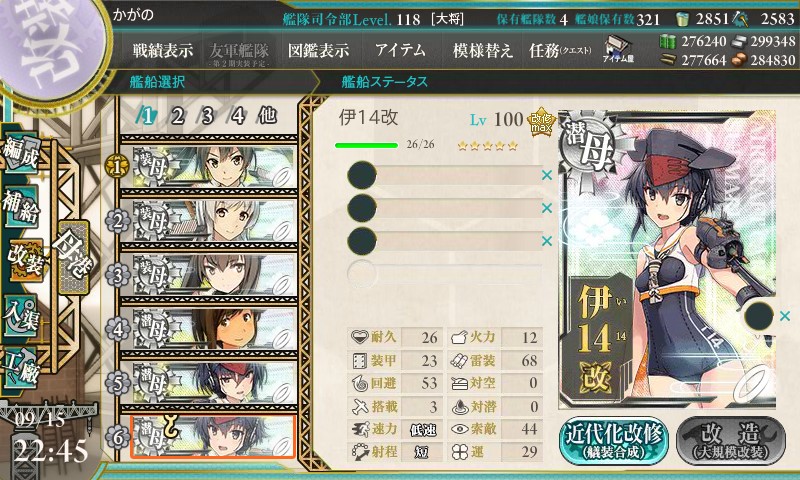The height and width of the screenshot is (480, 800).
Task: Open the 戦績表示 records menu
Action: pyautogui.click(x=163, y=50)
